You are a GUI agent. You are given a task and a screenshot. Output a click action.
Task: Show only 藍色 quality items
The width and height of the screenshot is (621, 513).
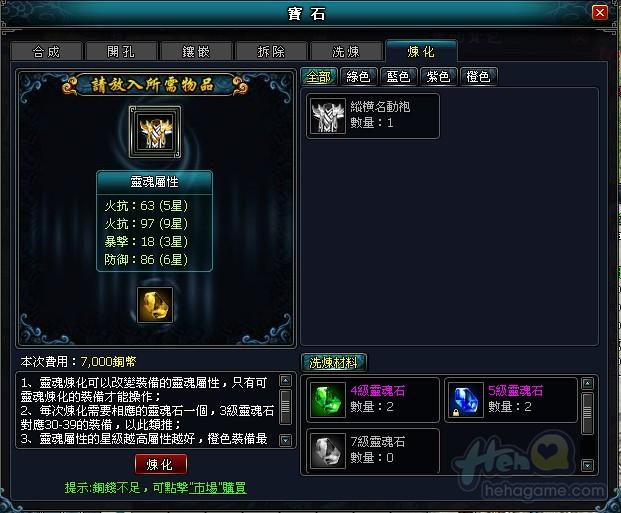pyautogui.click(x=398, y=76)
